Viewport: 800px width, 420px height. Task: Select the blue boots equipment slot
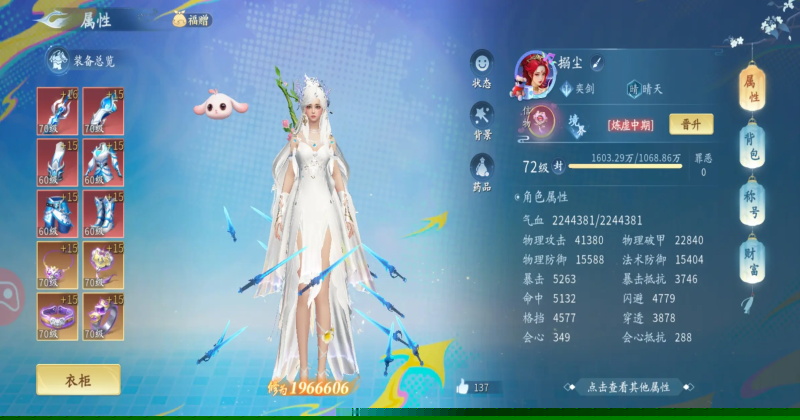[x=103, y=213]
